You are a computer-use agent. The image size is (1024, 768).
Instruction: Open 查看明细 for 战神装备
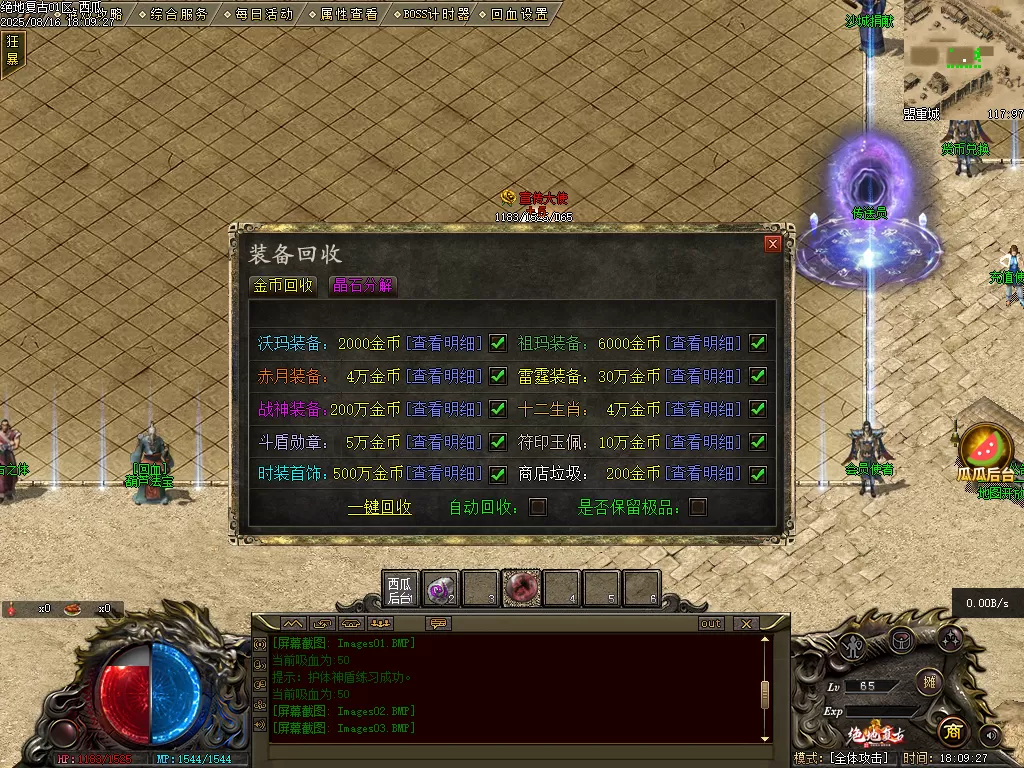pyautogui.click(x=446, y=409)
